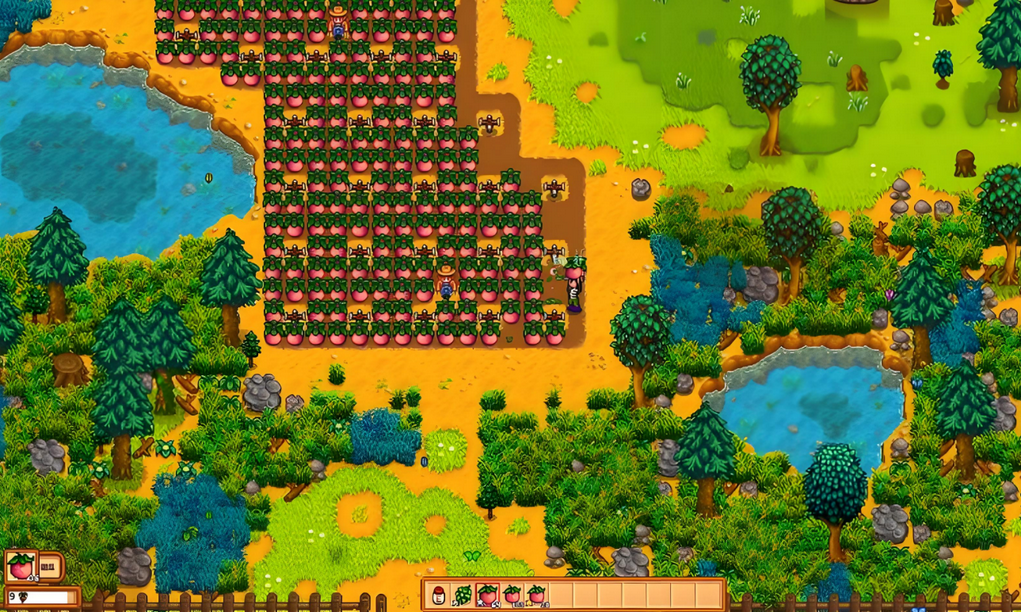The image size is (1021, 612).
Task: Click the white chat text box
Action: (46, 598)
